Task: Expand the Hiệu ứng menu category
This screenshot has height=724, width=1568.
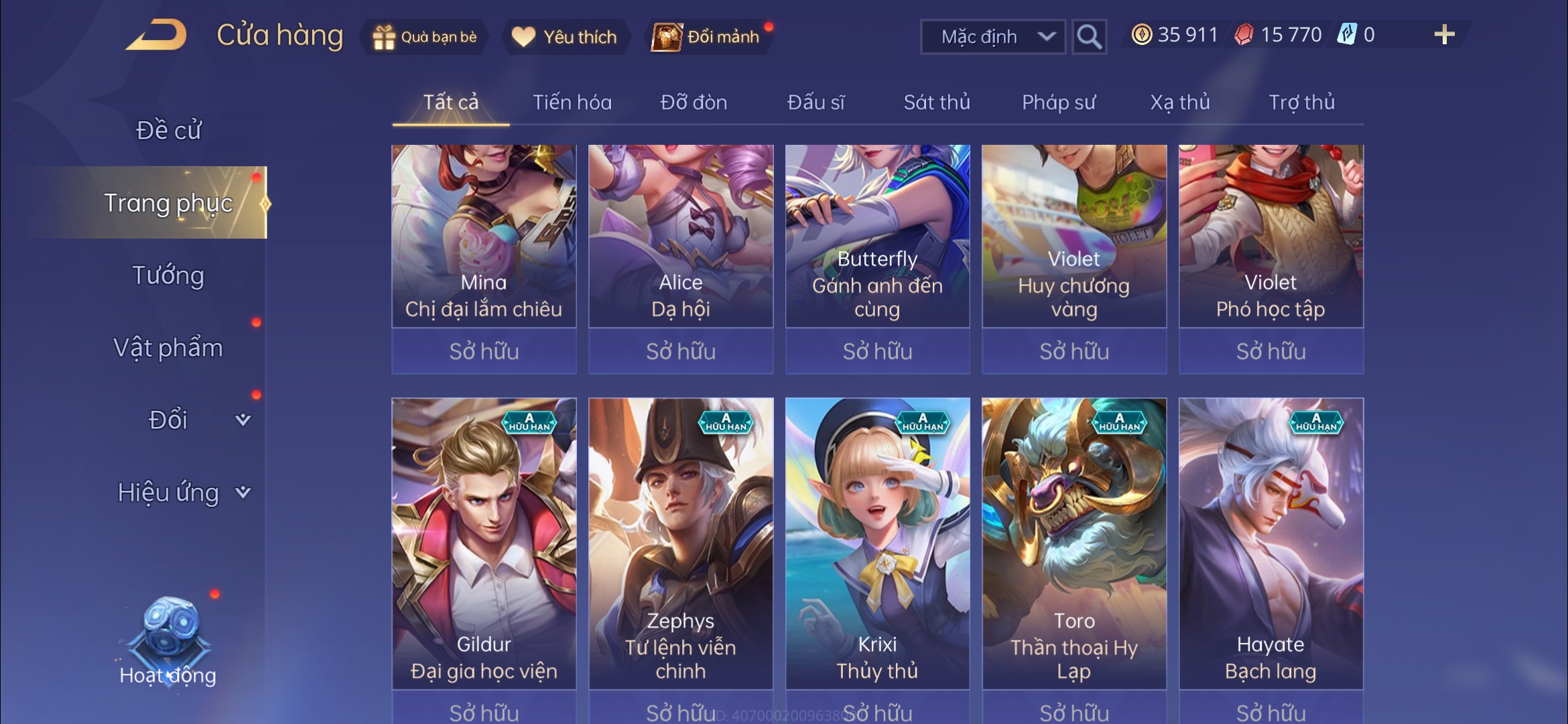Action: tap(182, 493)
